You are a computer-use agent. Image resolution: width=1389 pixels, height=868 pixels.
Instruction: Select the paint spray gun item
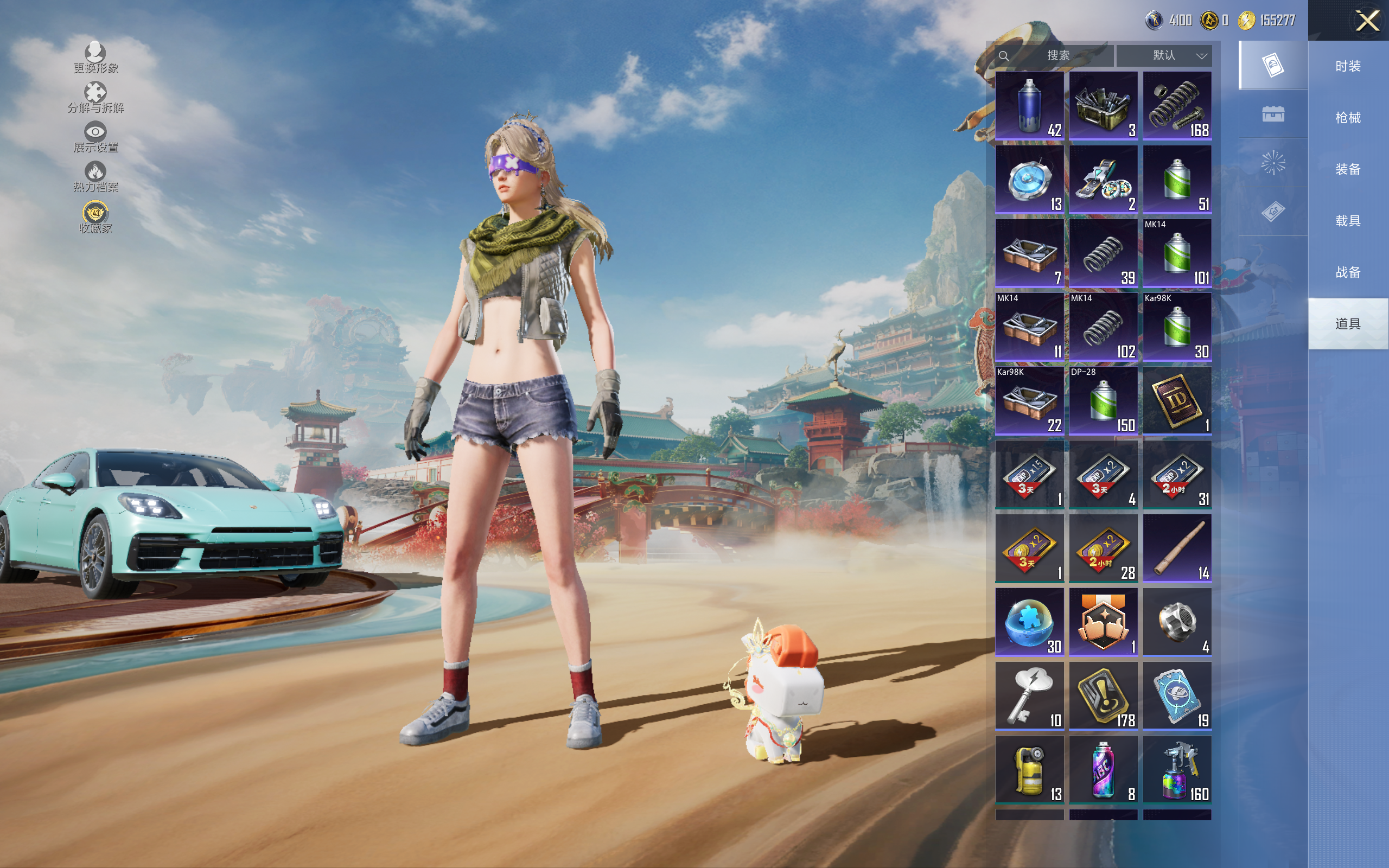(1177, 770)
